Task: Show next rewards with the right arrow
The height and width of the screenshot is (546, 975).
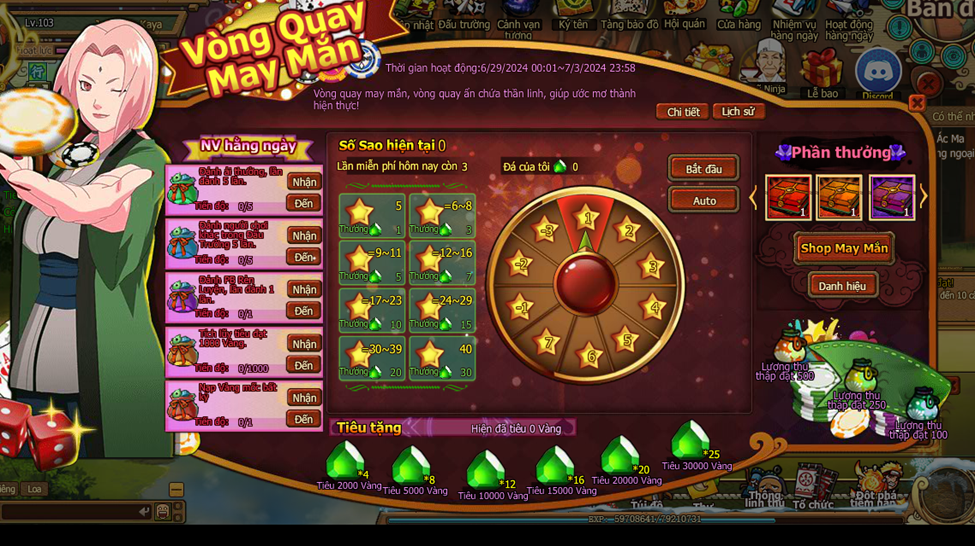Action: [x=923, y=197]
